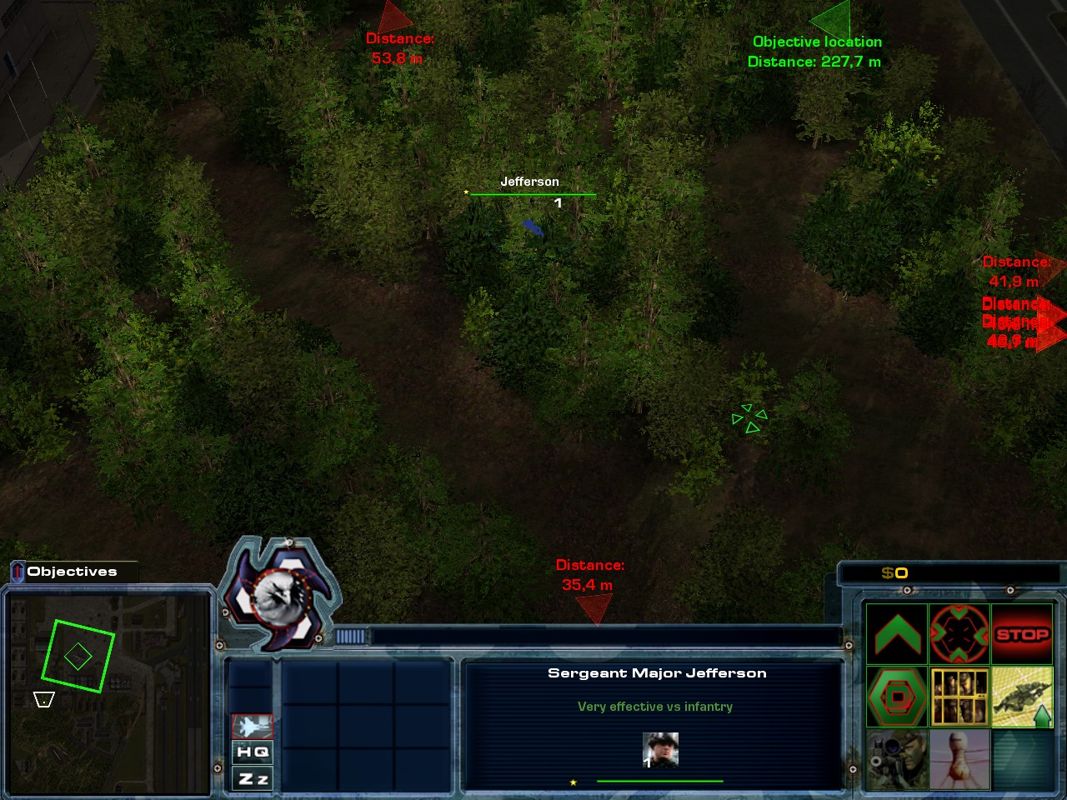Screen dimensions: 1067x800
Task: Activate the green hexagon defend command
Action: [x=897, y=697]
